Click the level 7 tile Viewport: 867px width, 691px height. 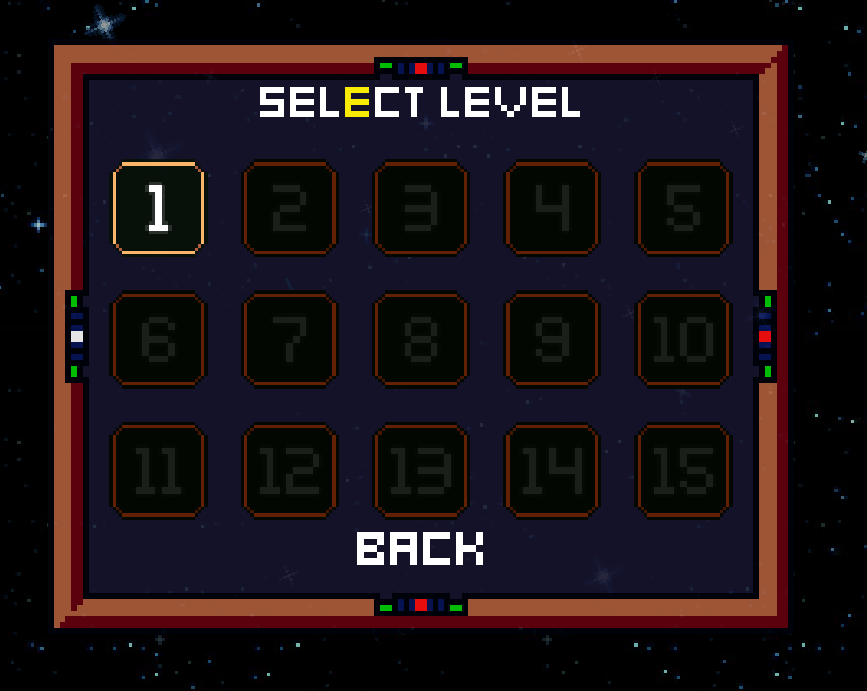(290, 339)
